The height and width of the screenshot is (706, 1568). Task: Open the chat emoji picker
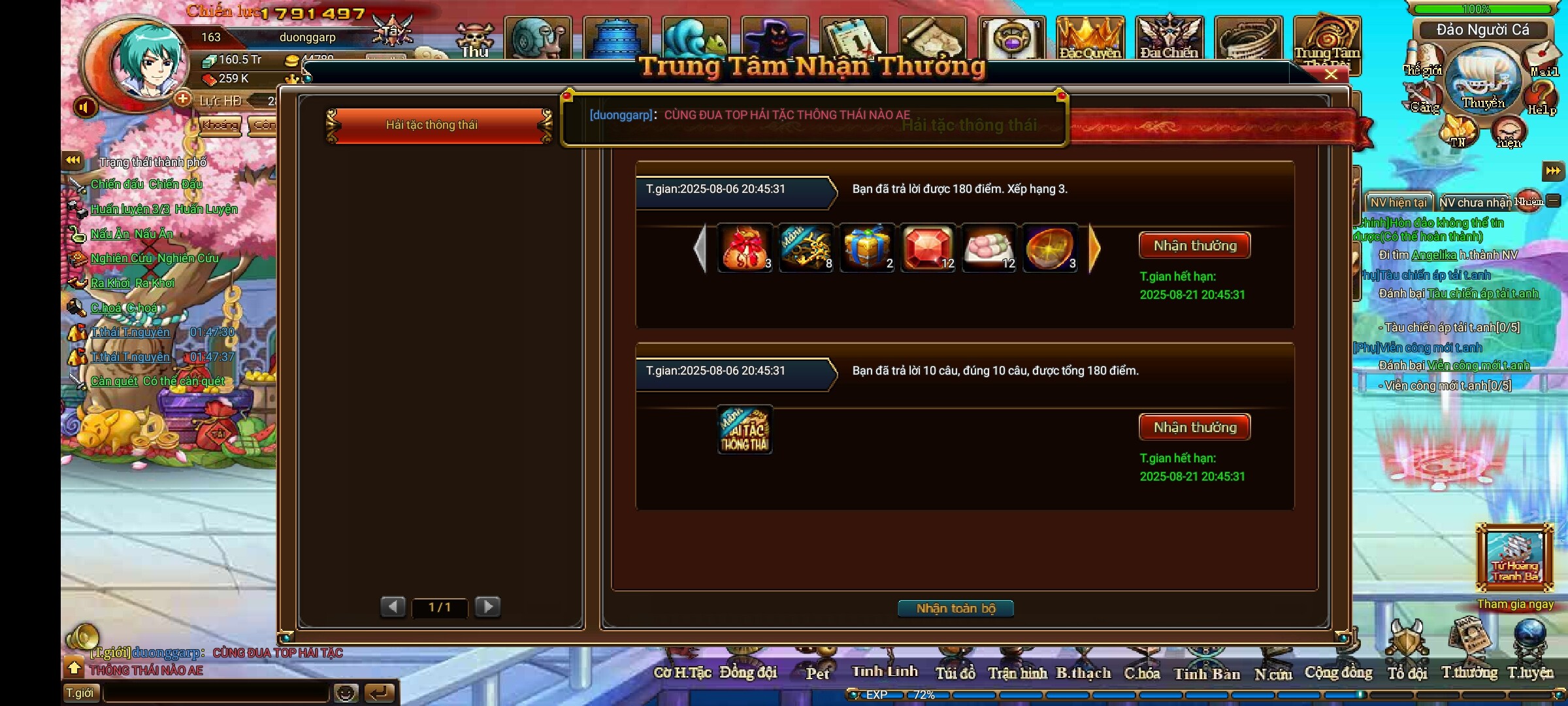pyautogui.click(x=346, y=693)
